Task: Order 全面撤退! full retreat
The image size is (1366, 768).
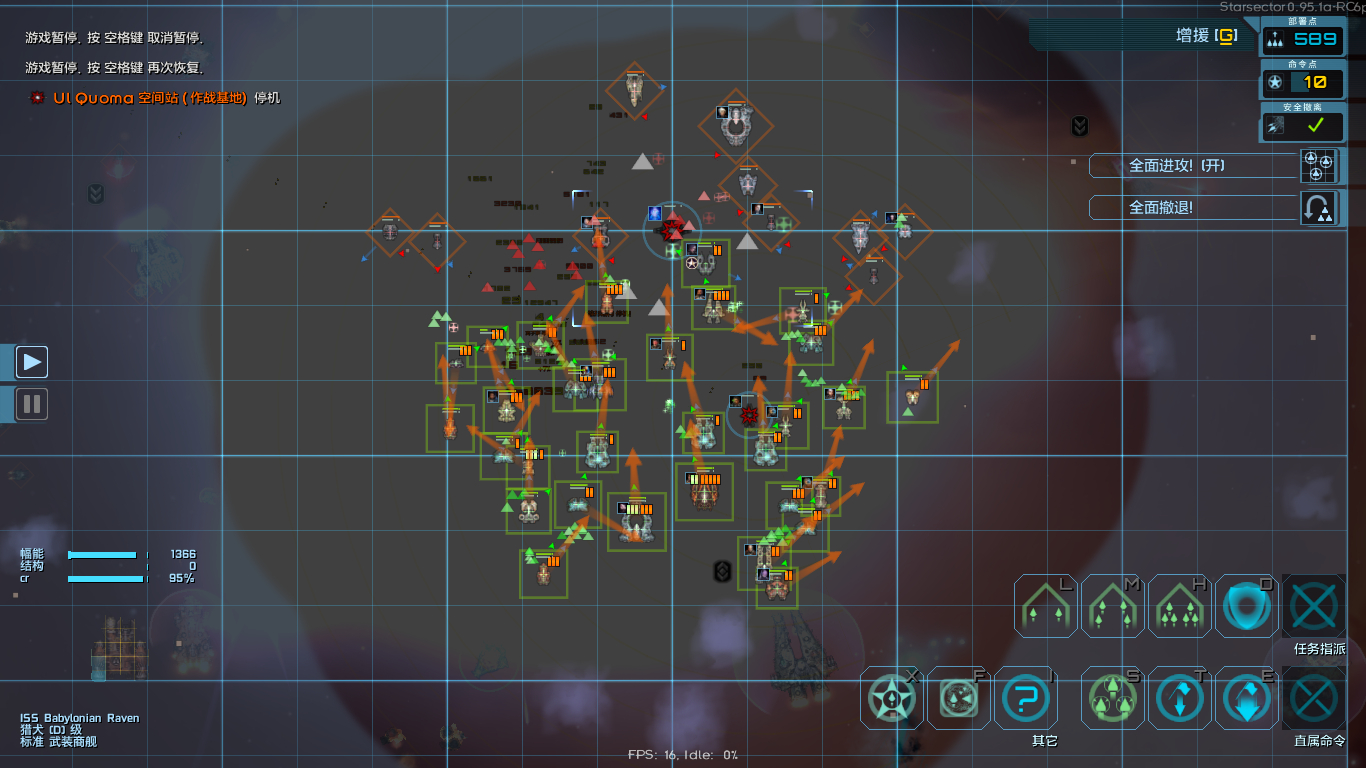Action: click(1190, 207)
